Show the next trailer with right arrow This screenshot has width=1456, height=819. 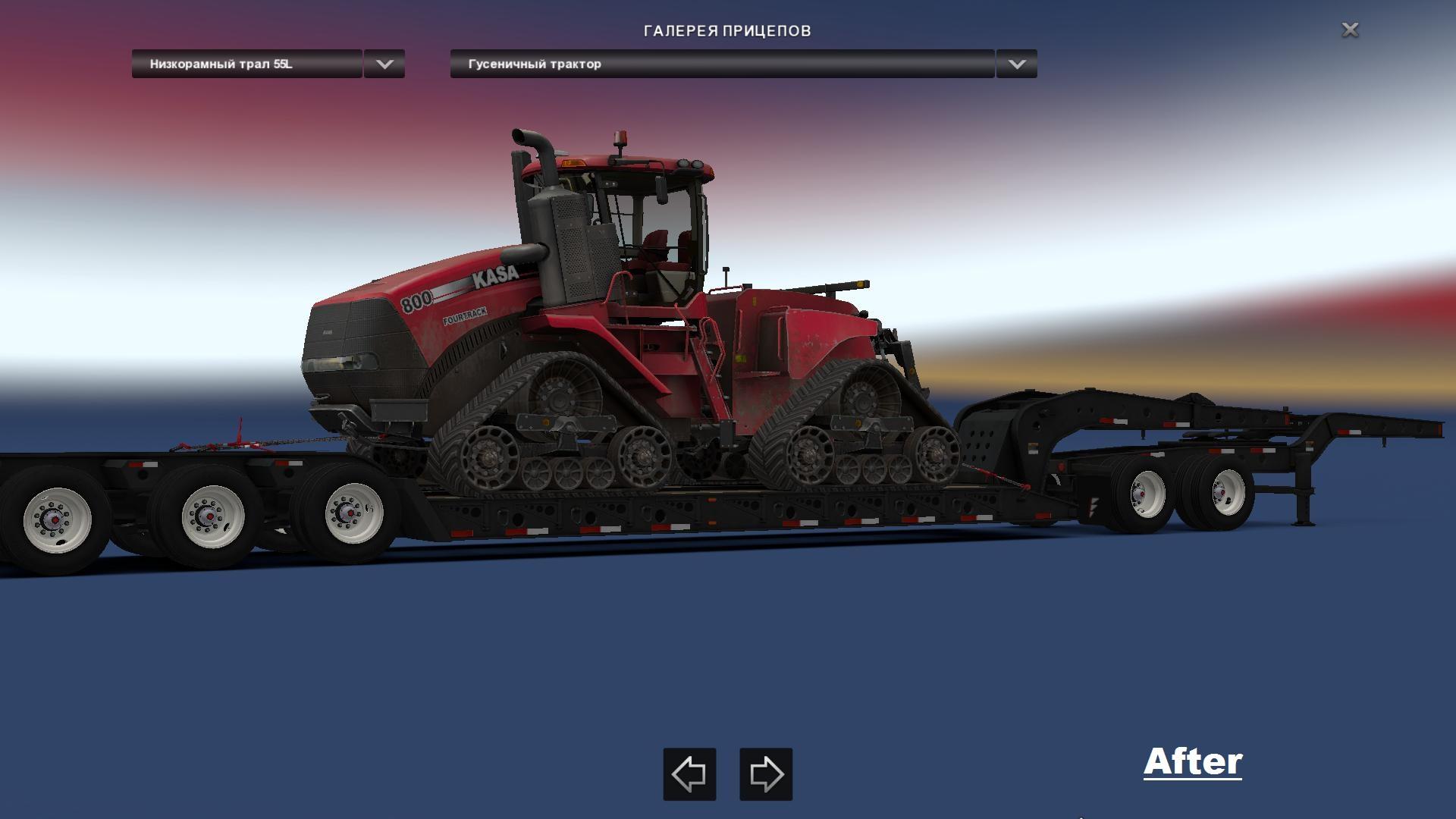766,774
